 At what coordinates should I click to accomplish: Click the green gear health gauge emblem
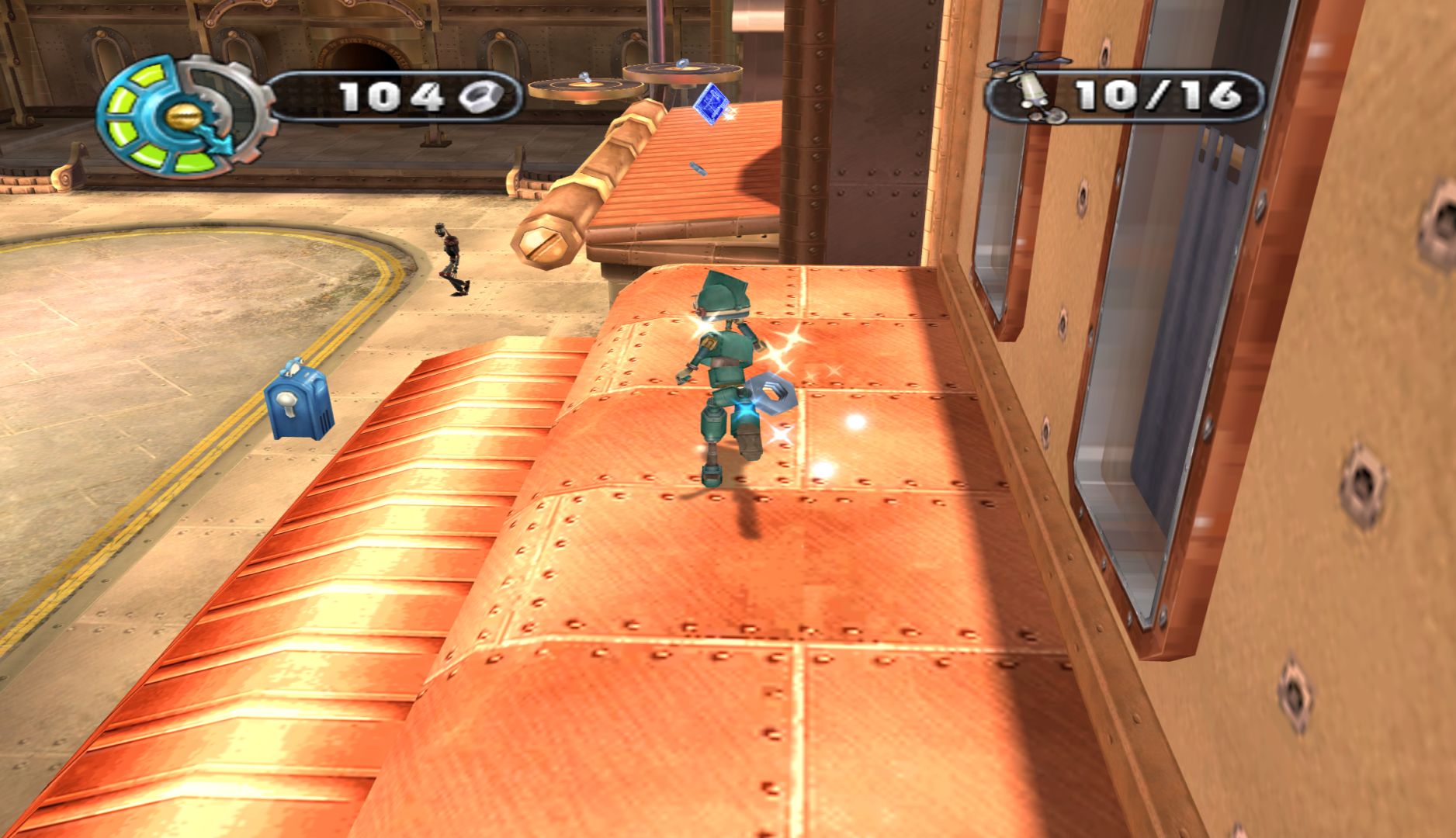183,115
